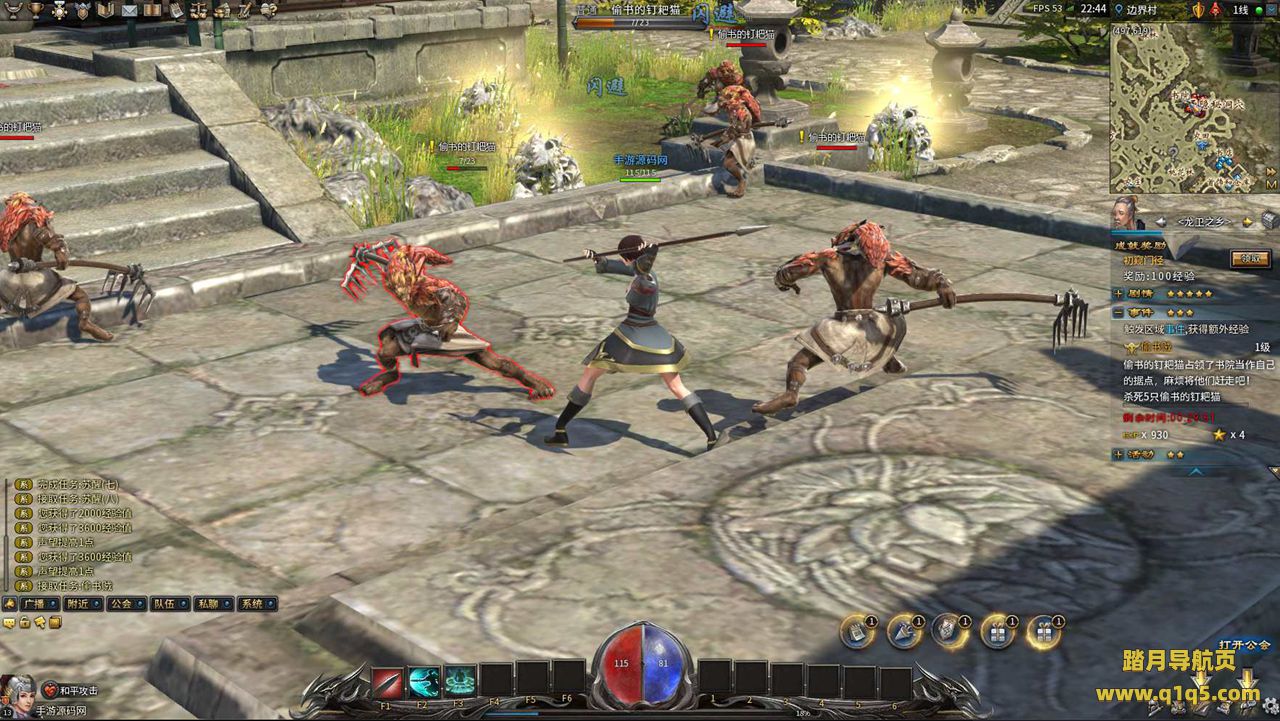Use the cyan dash skill on F2

pos(424,681)
